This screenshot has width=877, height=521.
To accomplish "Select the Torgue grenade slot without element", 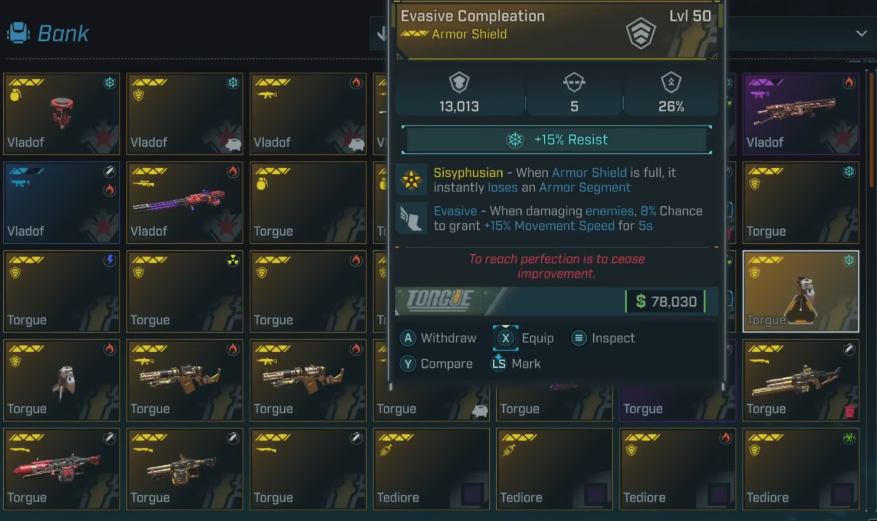I will (308, 202).
